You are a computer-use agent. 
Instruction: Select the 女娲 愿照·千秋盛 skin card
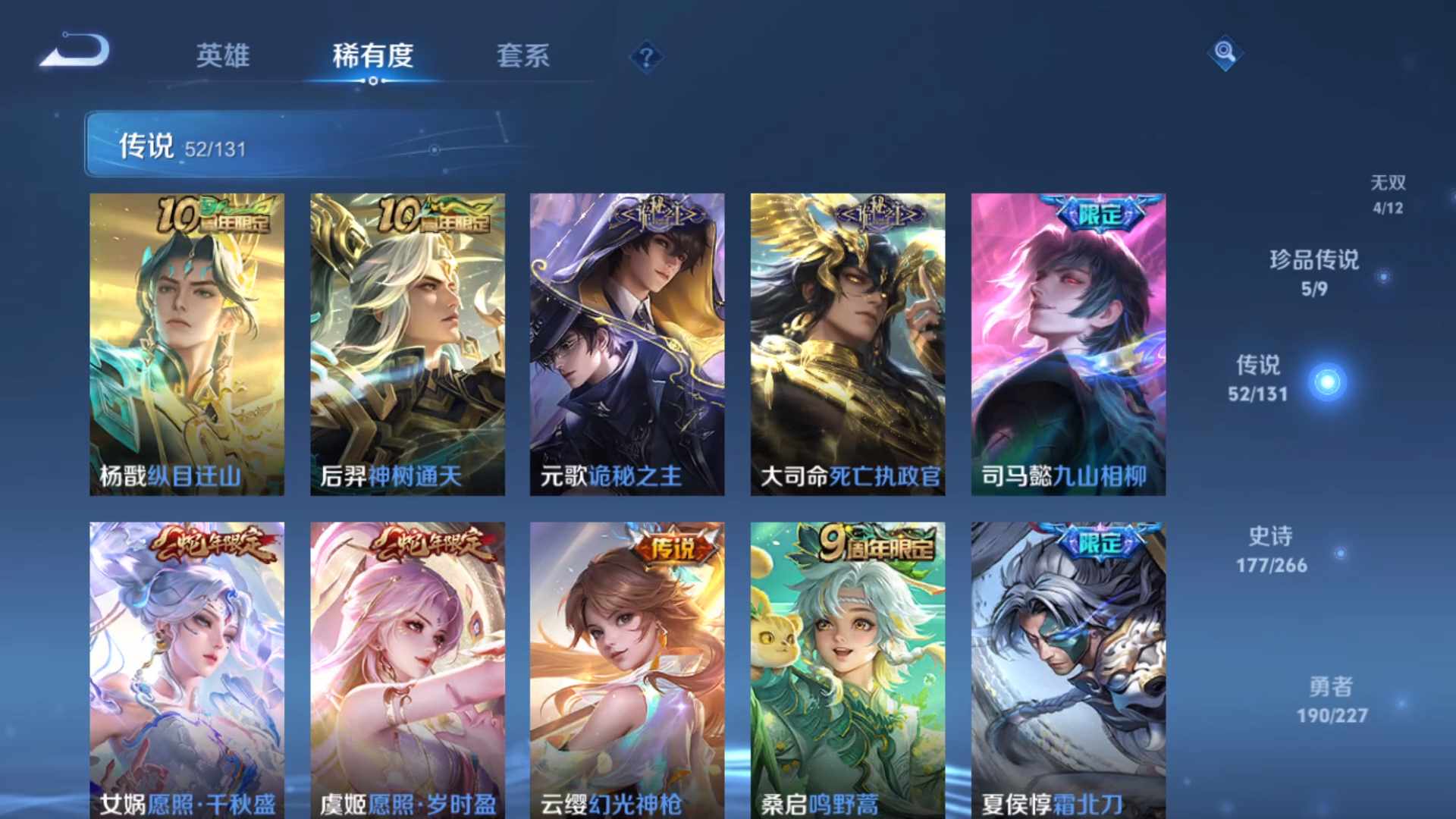[186, 667]
